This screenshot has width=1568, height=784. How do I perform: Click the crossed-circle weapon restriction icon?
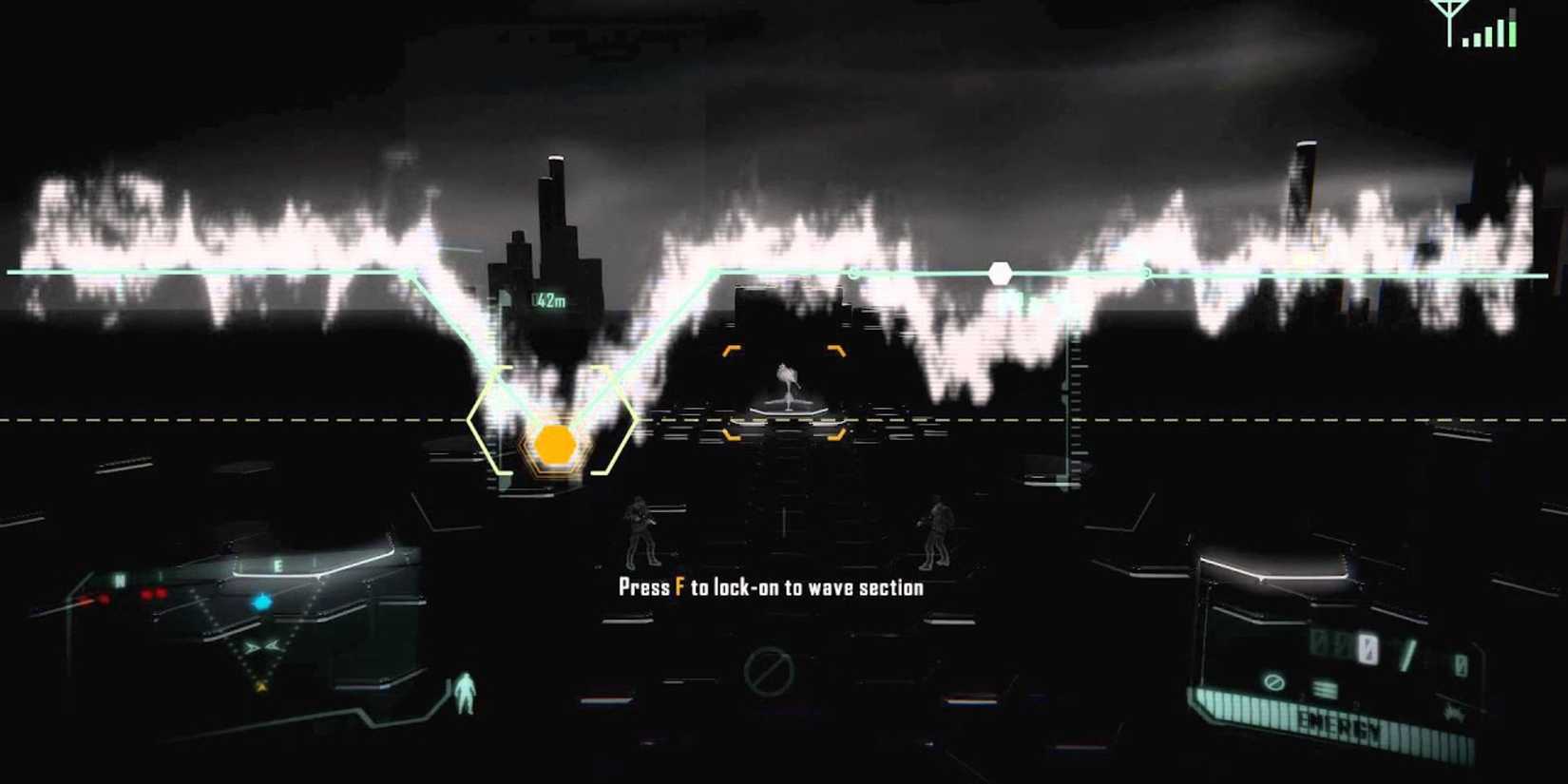[x=1274, y=683]
